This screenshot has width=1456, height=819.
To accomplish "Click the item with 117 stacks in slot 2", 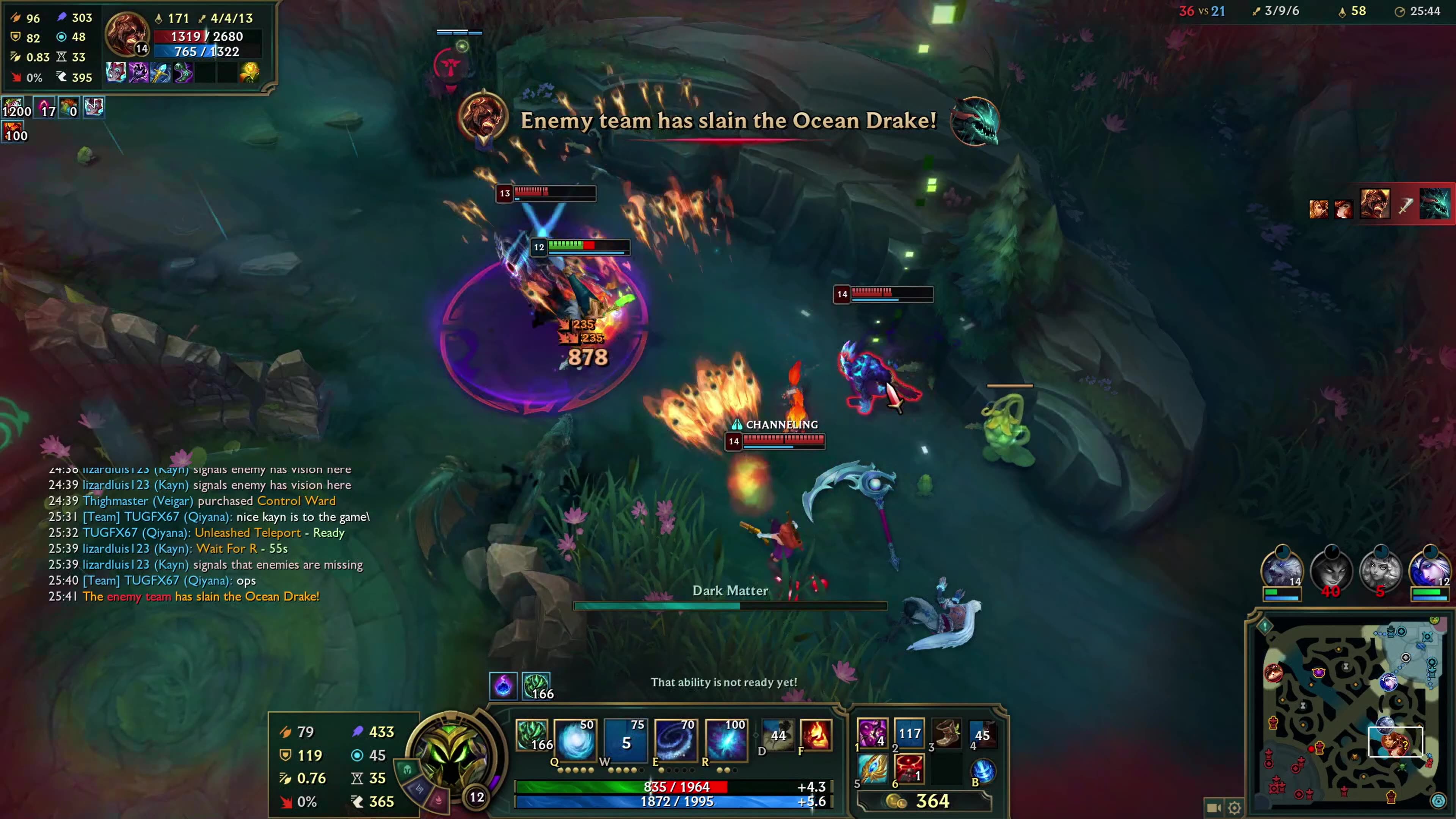I will coord(910,734).
